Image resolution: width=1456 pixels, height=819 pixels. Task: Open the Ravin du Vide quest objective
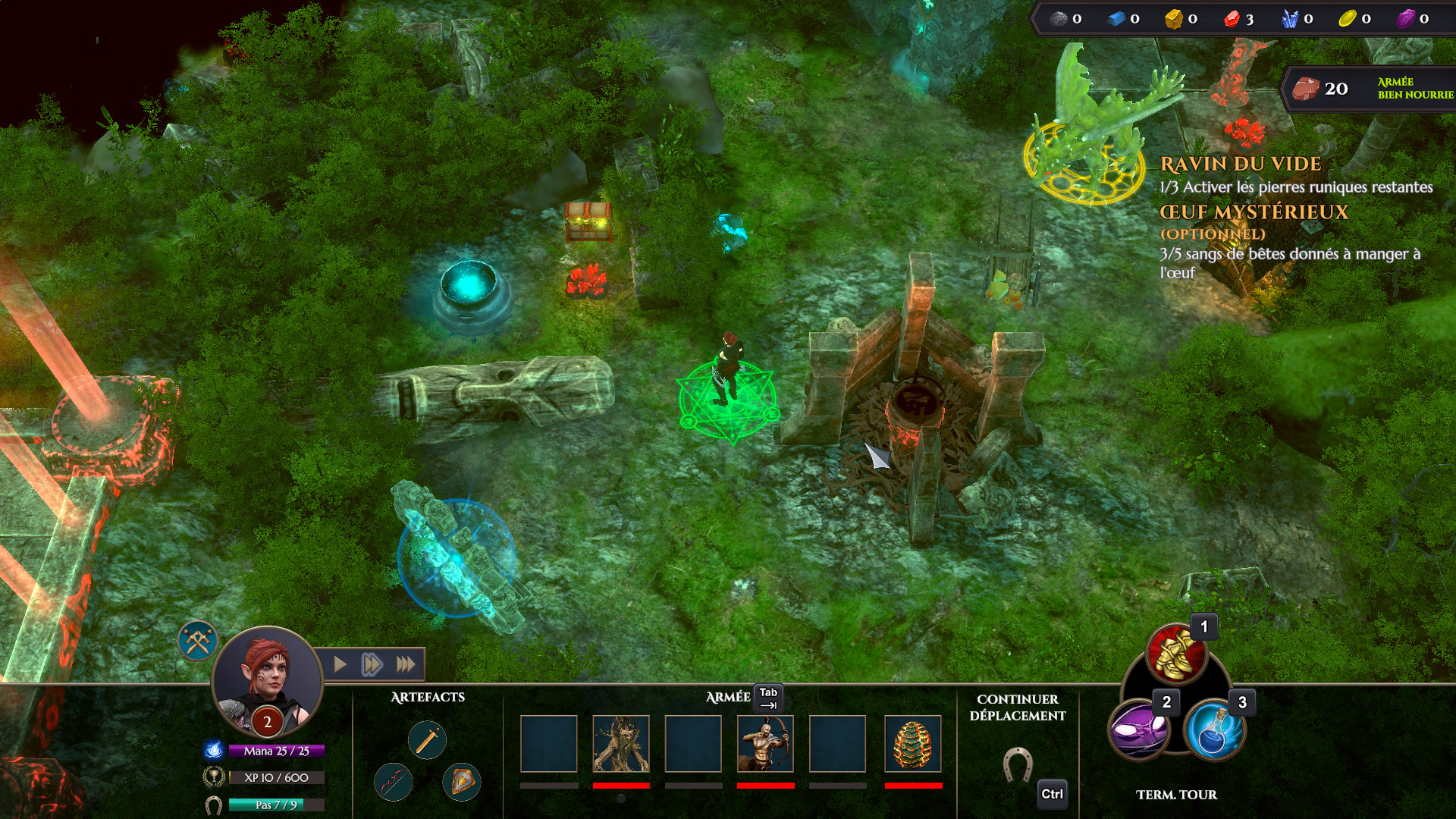1241,164
